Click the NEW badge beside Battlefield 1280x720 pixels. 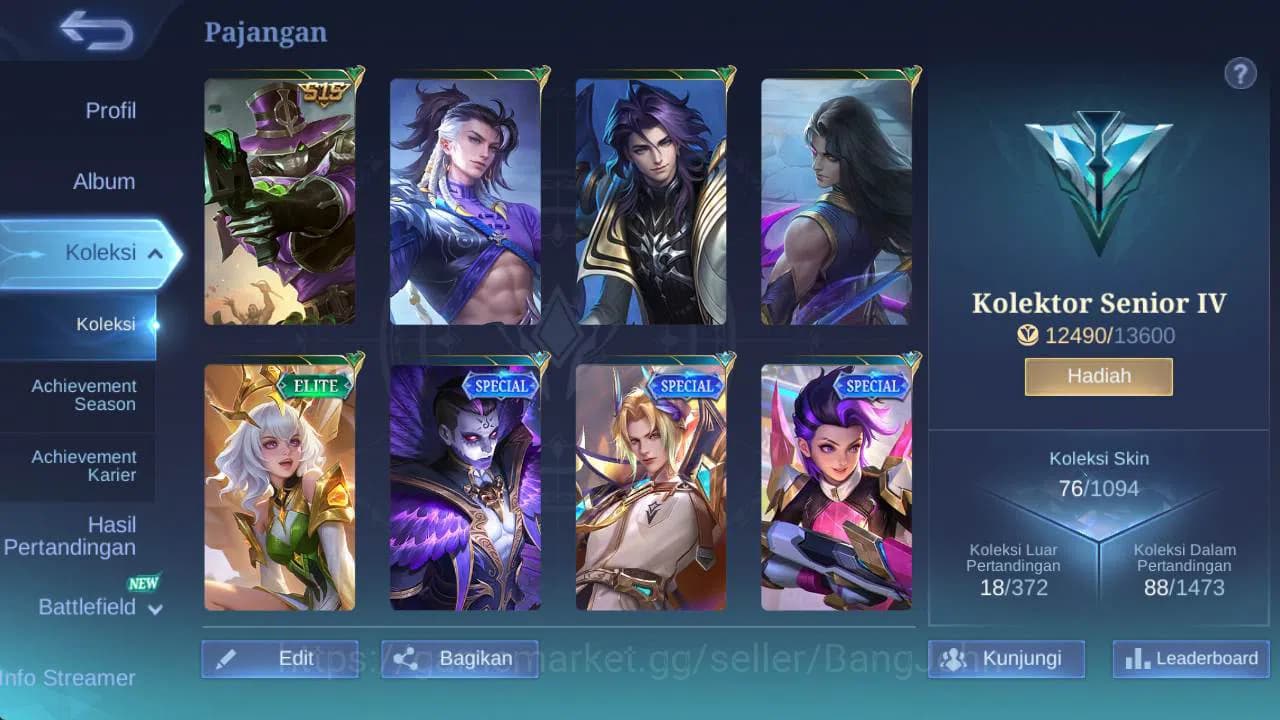click(x=145, y=583)
